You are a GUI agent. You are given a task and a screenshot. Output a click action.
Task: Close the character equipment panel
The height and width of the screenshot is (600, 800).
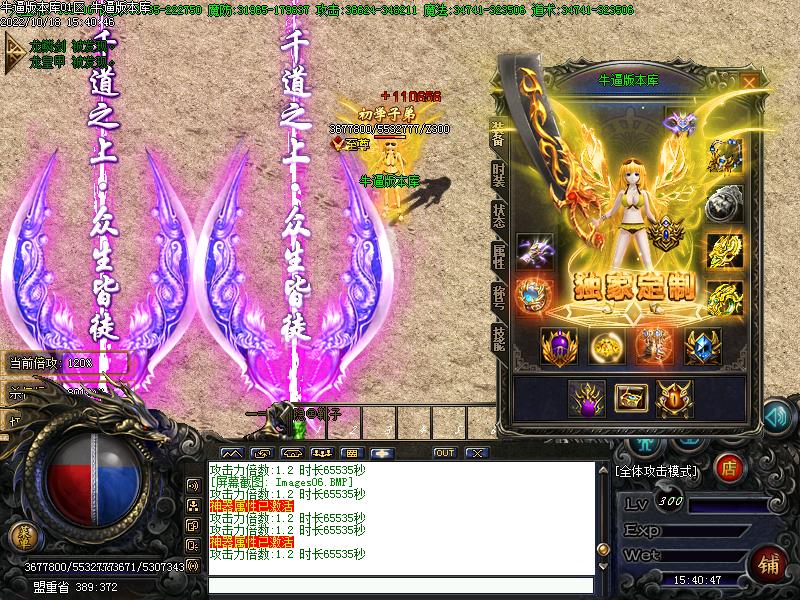tap(749, 82)
